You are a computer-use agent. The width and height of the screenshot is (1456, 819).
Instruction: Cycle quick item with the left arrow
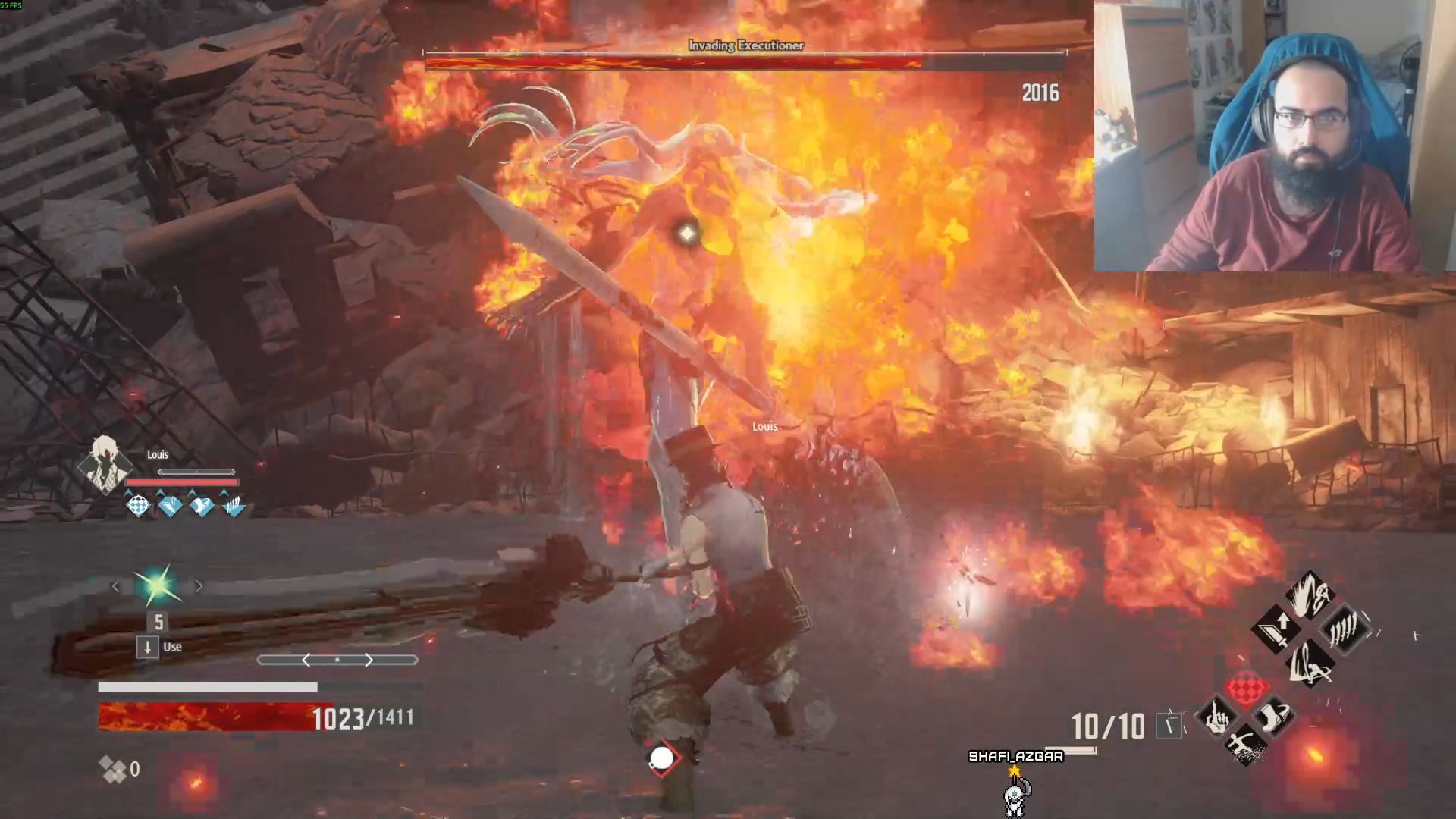(116, 586)
